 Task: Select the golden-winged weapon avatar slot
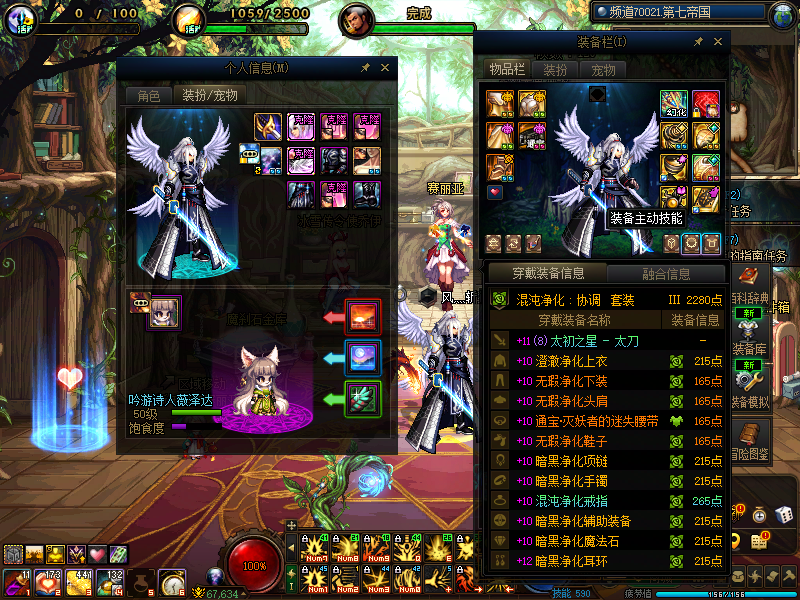[x=268, y=127]
